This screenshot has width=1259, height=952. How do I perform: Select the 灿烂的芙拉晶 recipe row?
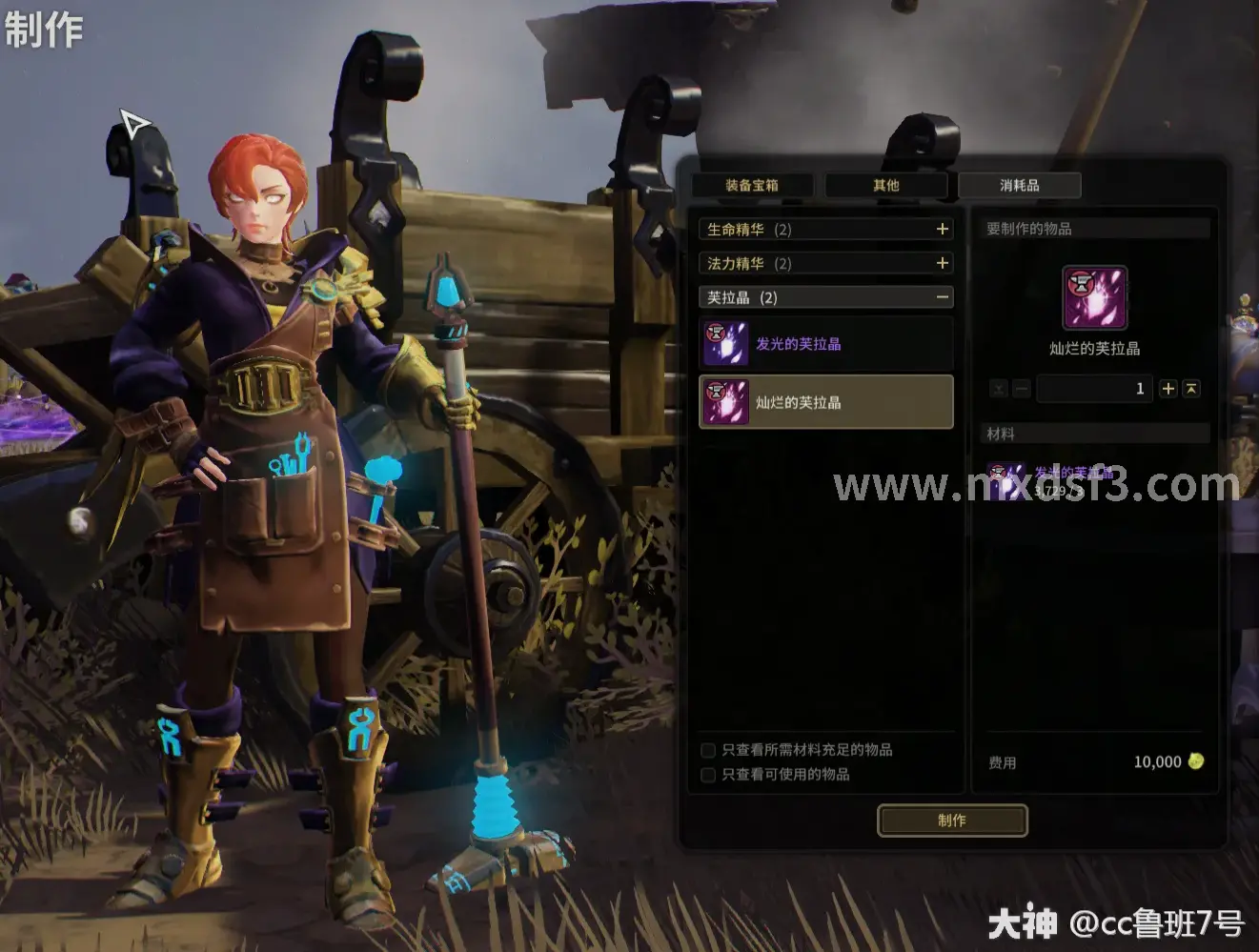coord(825,402)
